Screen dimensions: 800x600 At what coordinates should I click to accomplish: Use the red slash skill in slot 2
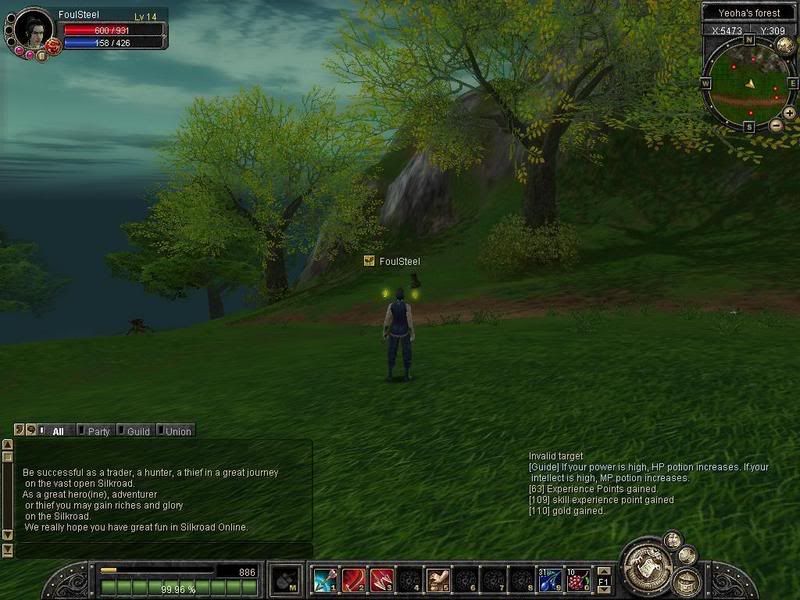click(x=352, y=579)
